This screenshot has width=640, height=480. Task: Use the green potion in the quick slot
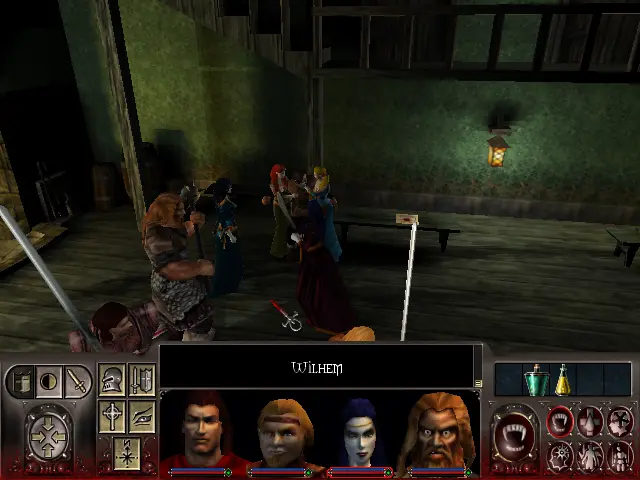538,380
